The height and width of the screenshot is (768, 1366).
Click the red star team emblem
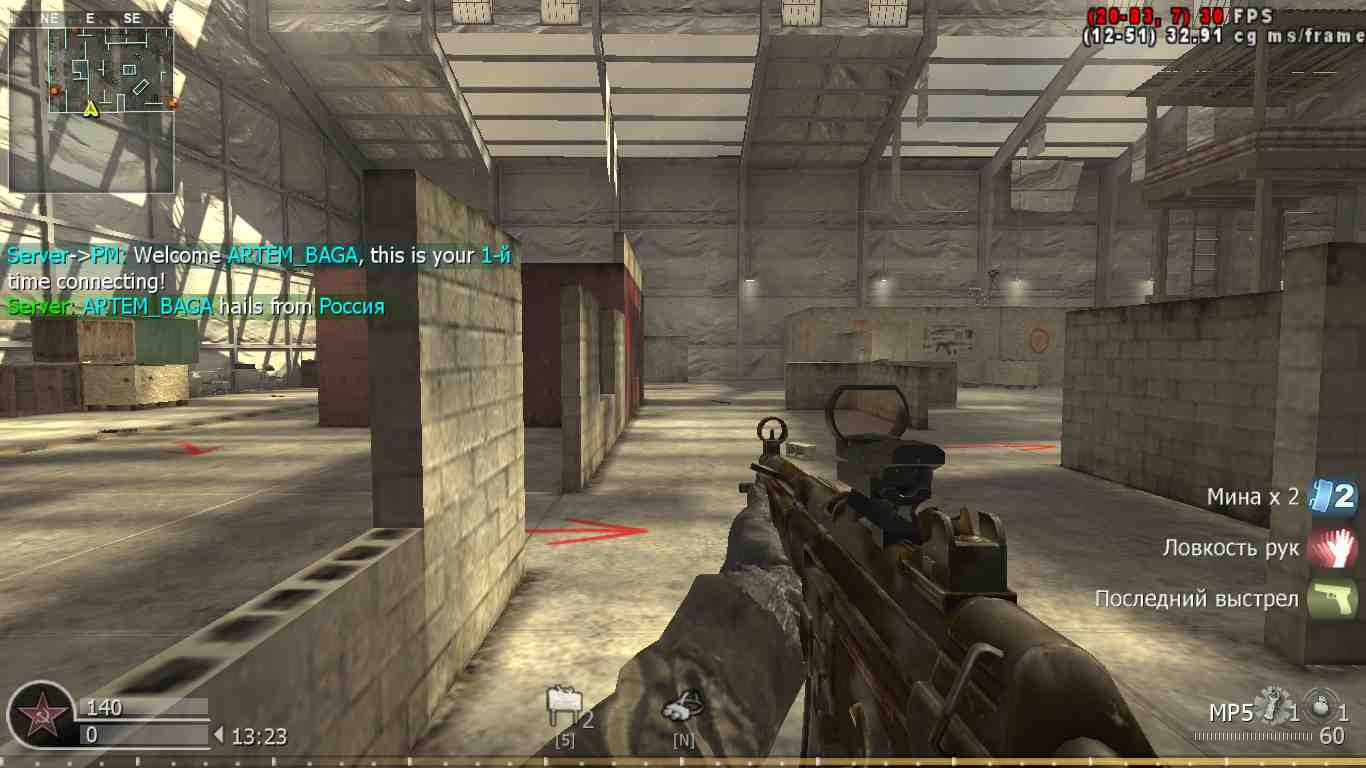coord(40,712)
